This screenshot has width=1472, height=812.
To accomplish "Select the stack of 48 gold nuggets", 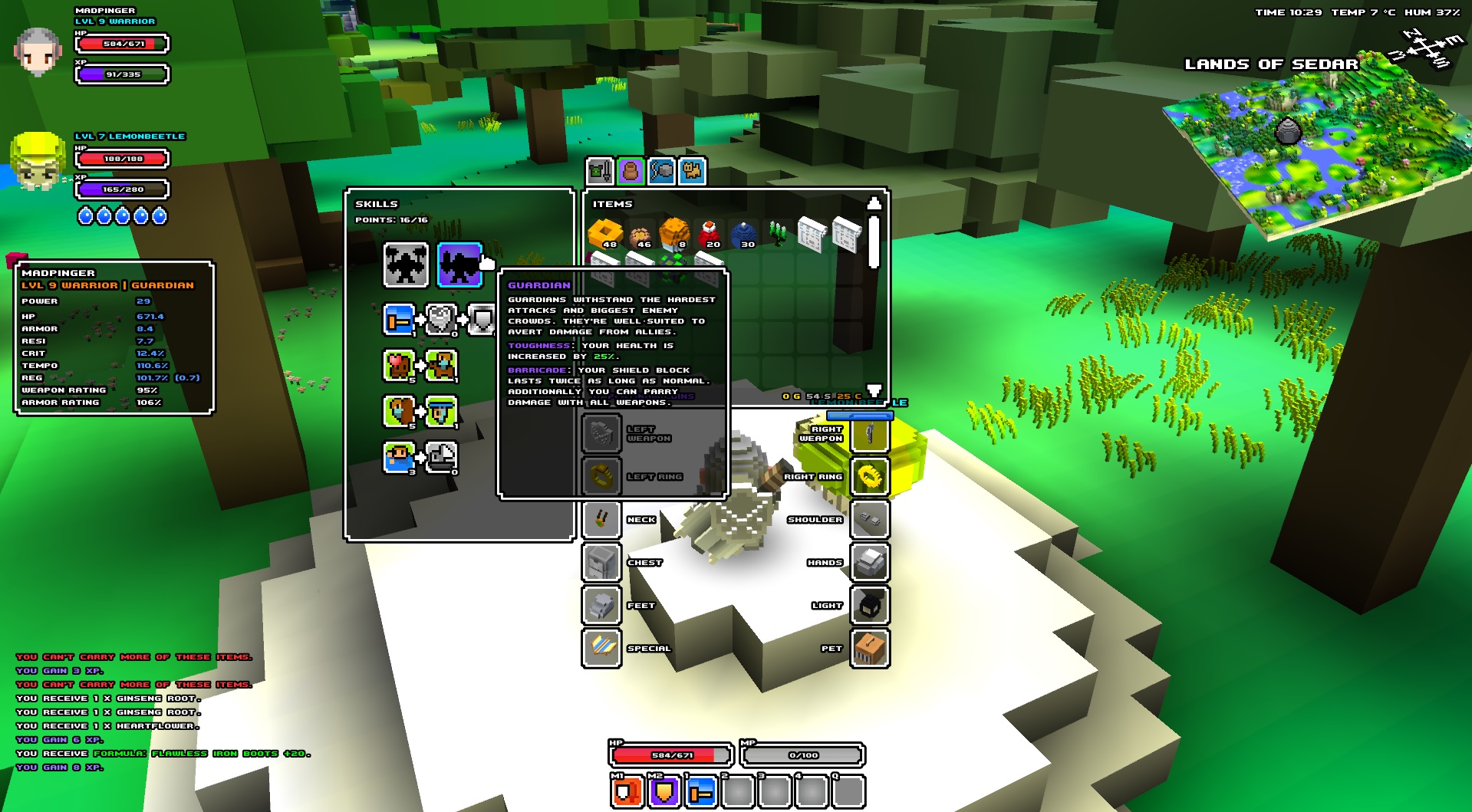I will point(604,233).
